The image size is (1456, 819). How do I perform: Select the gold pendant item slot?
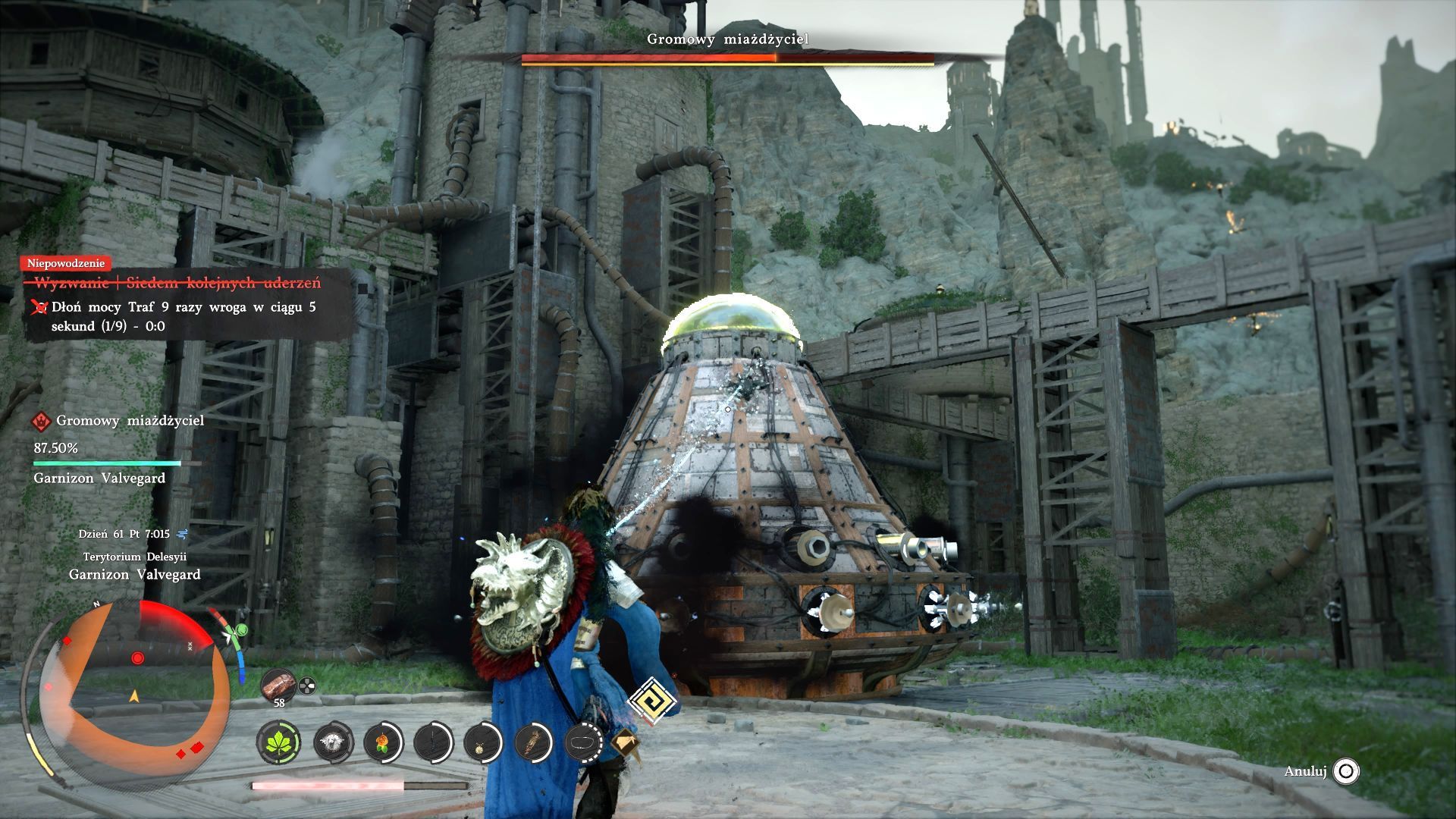[482, 742]
